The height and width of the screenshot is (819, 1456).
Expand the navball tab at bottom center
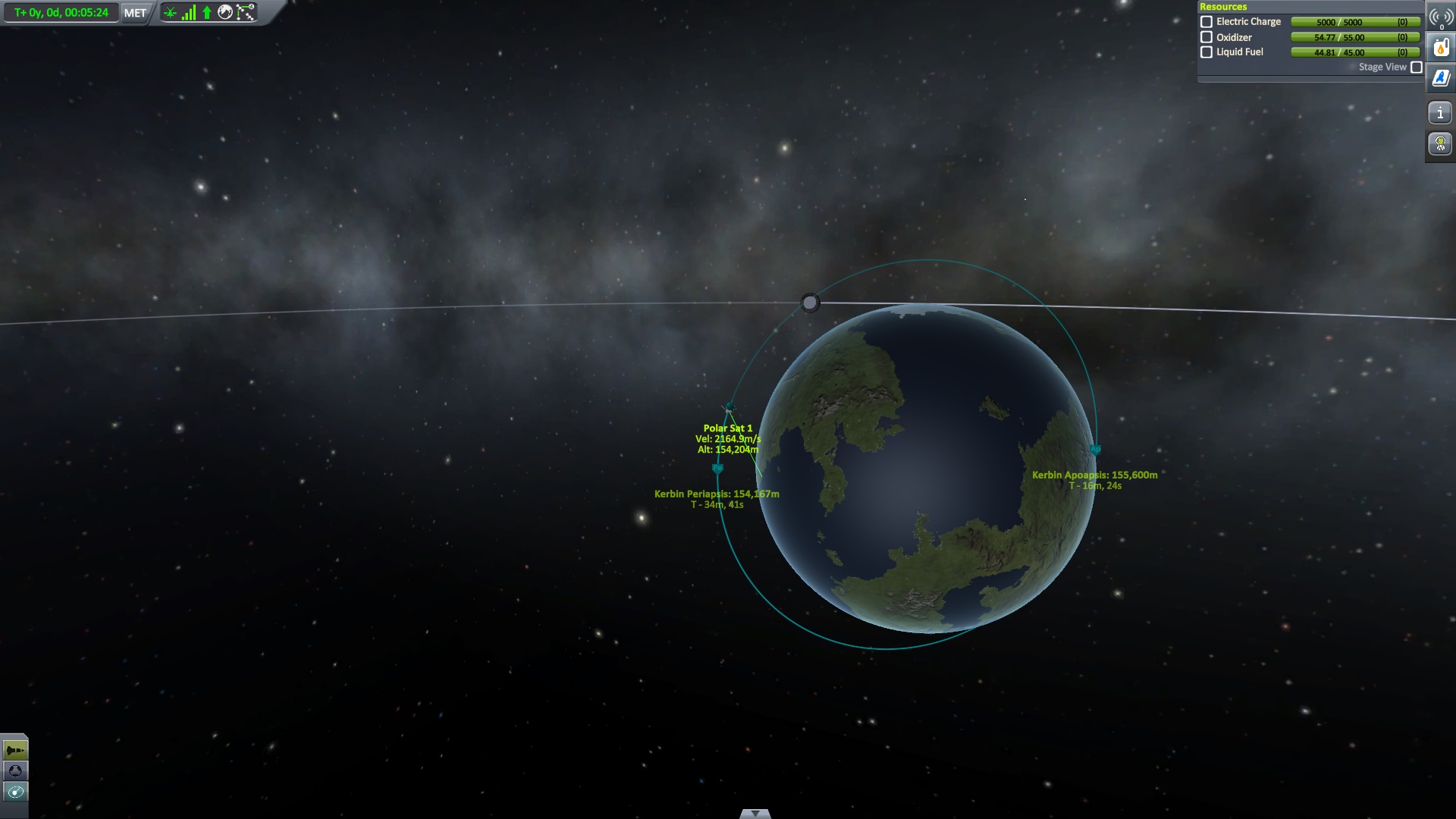[x=755, y=814]
